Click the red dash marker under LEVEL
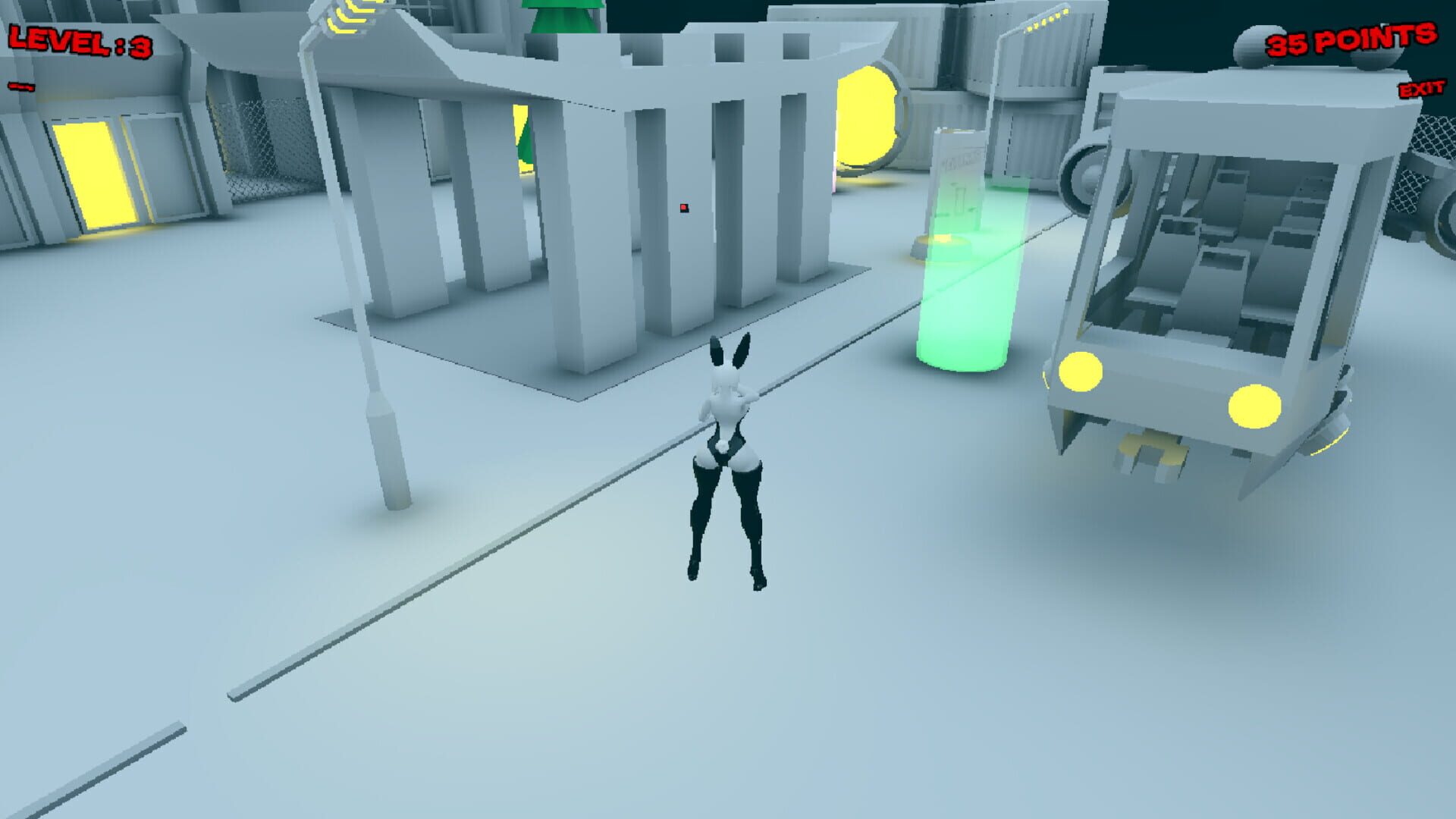 23,86
